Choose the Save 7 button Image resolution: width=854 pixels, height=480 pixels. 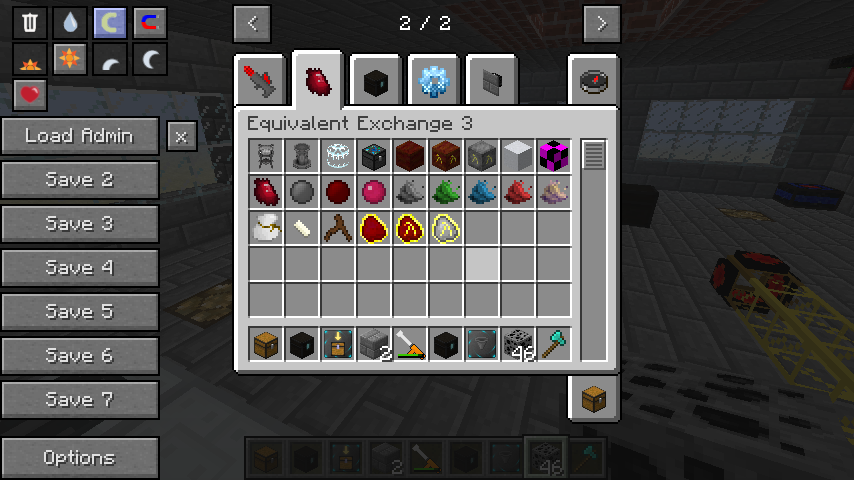pyautogui.click(x=80, y=400)
